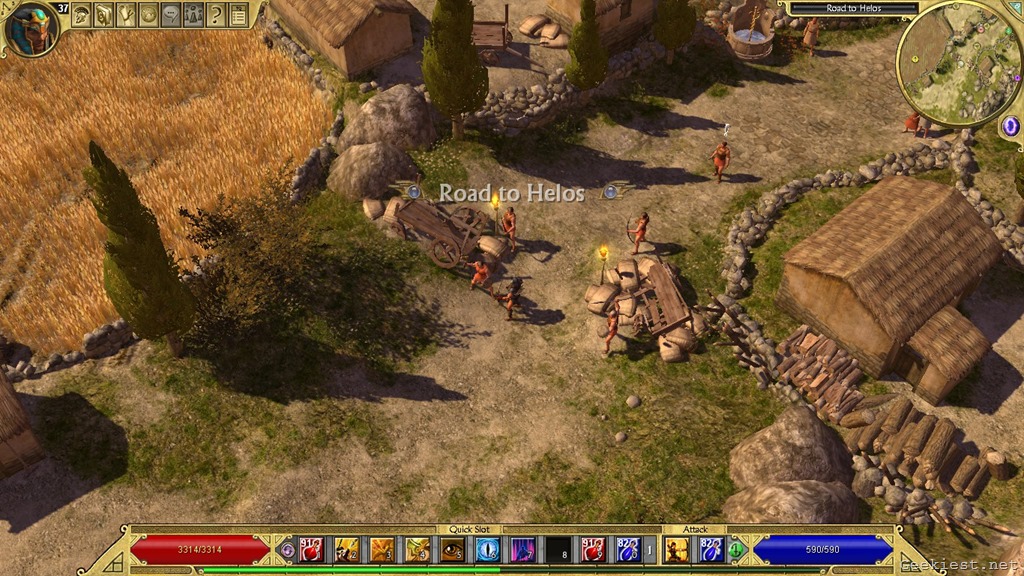The width and height of the screenshot is (1024, 576).
Task: Click the round purple button left of quick slots
Action: pos(287,549)
